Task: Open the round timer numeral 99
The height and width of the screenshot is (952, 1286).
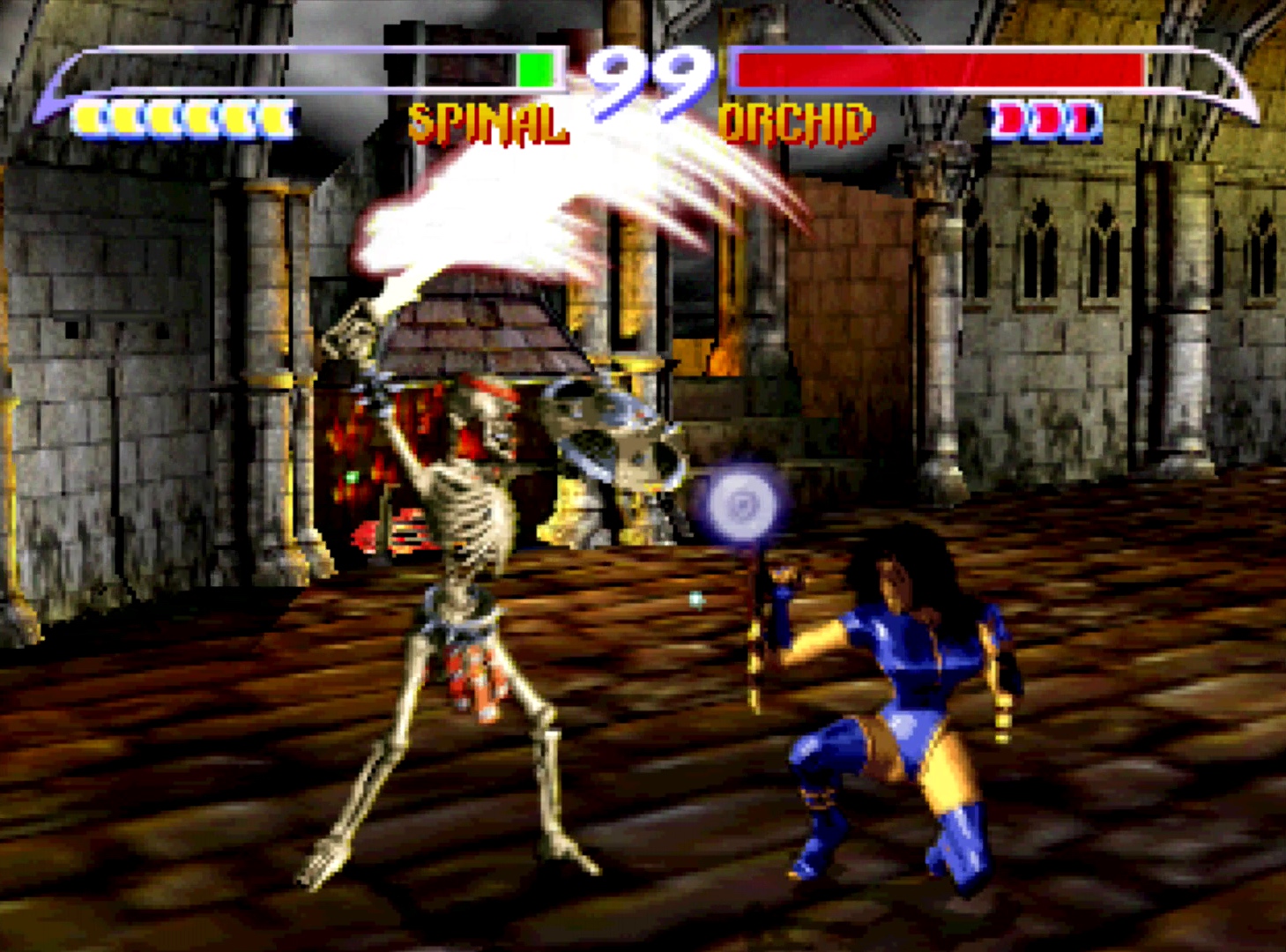Action: (x=646, y=79)
